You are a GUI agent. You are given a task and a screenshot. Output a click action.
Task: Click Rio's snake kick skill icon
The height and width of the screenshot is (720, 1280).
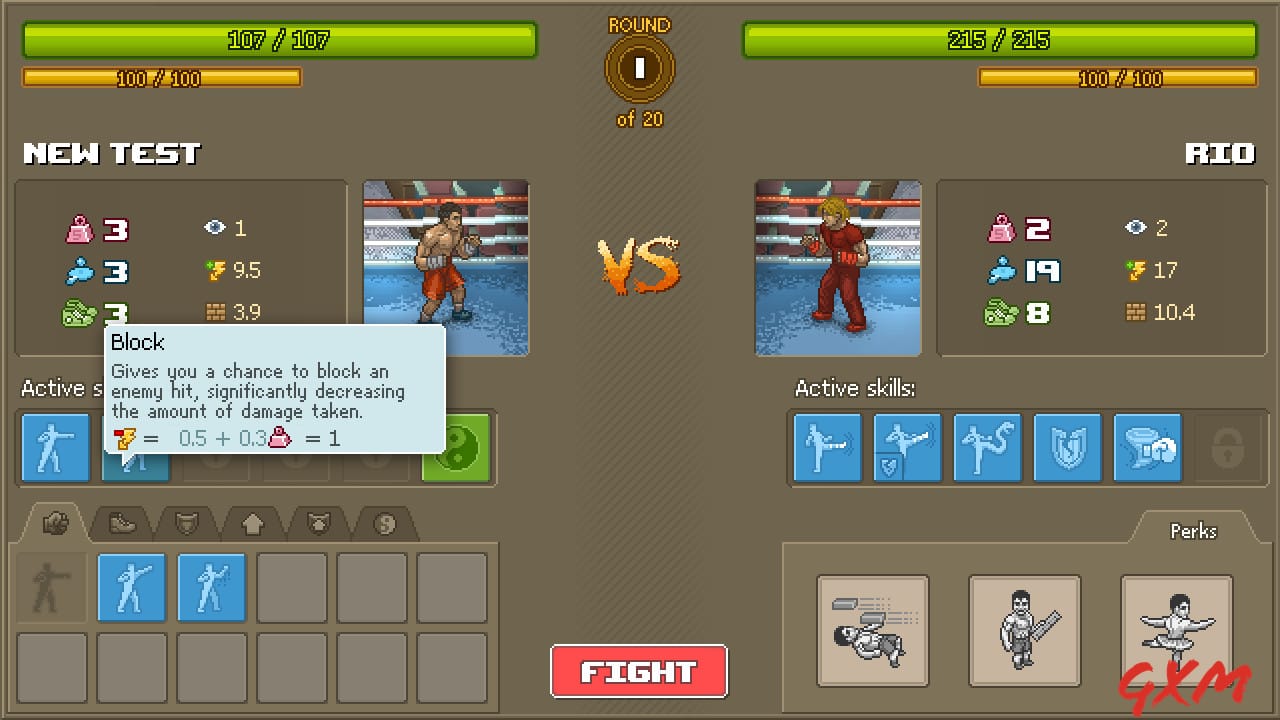point(987,448)
